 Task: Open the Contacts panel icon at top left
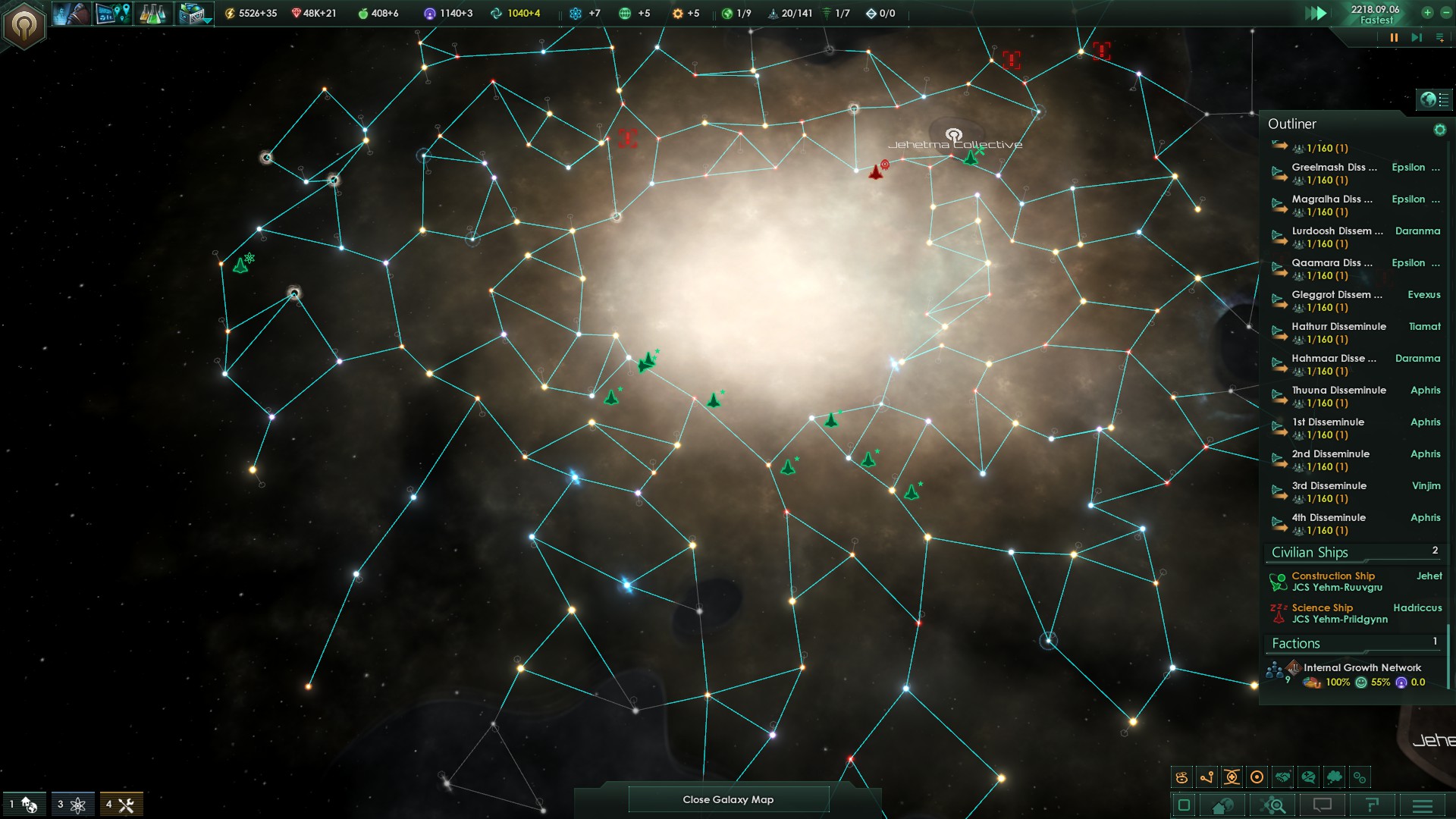pos(72,13)
